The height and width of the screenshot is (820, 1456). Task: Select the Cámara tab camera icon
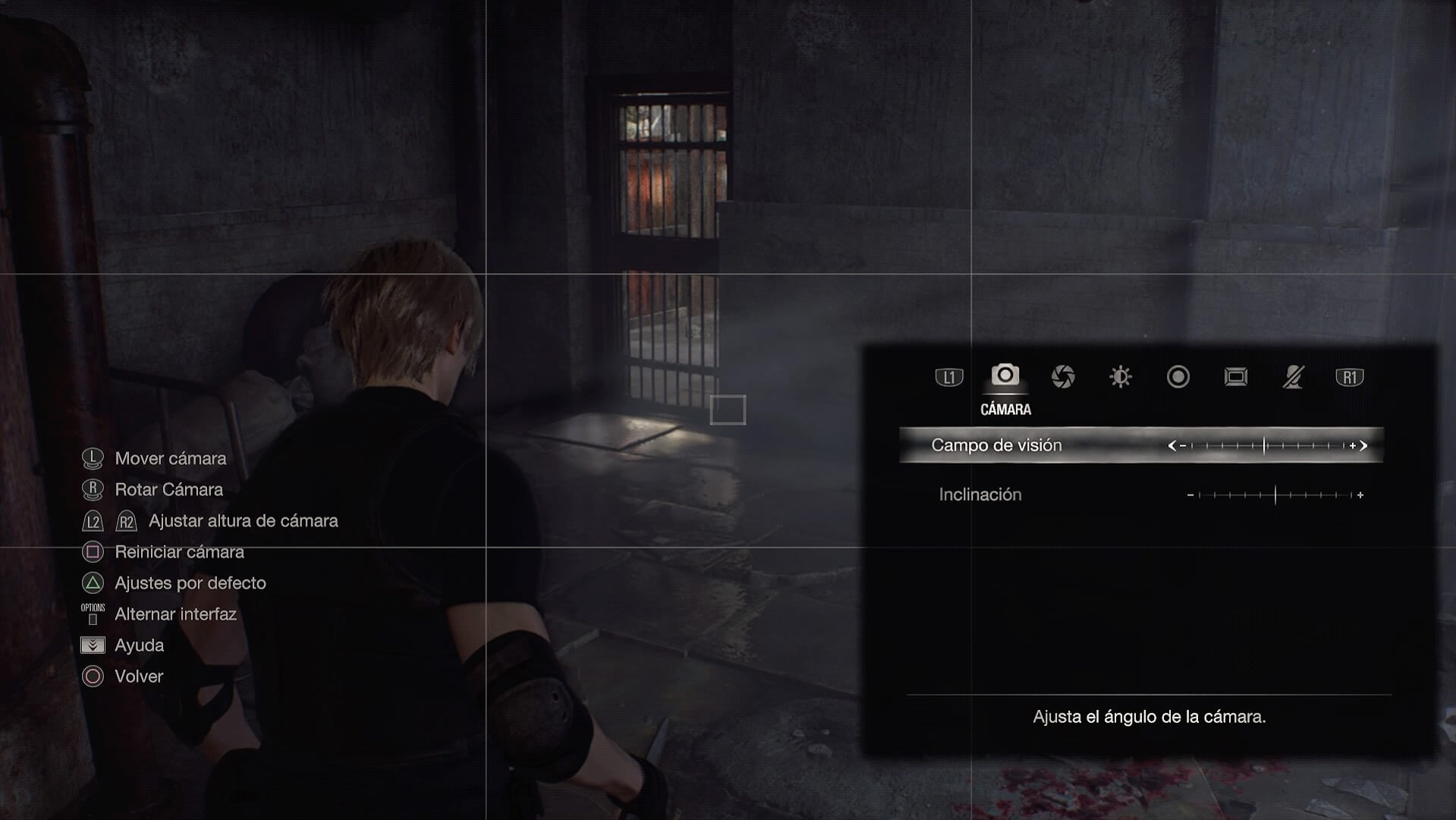(1005, 375)
